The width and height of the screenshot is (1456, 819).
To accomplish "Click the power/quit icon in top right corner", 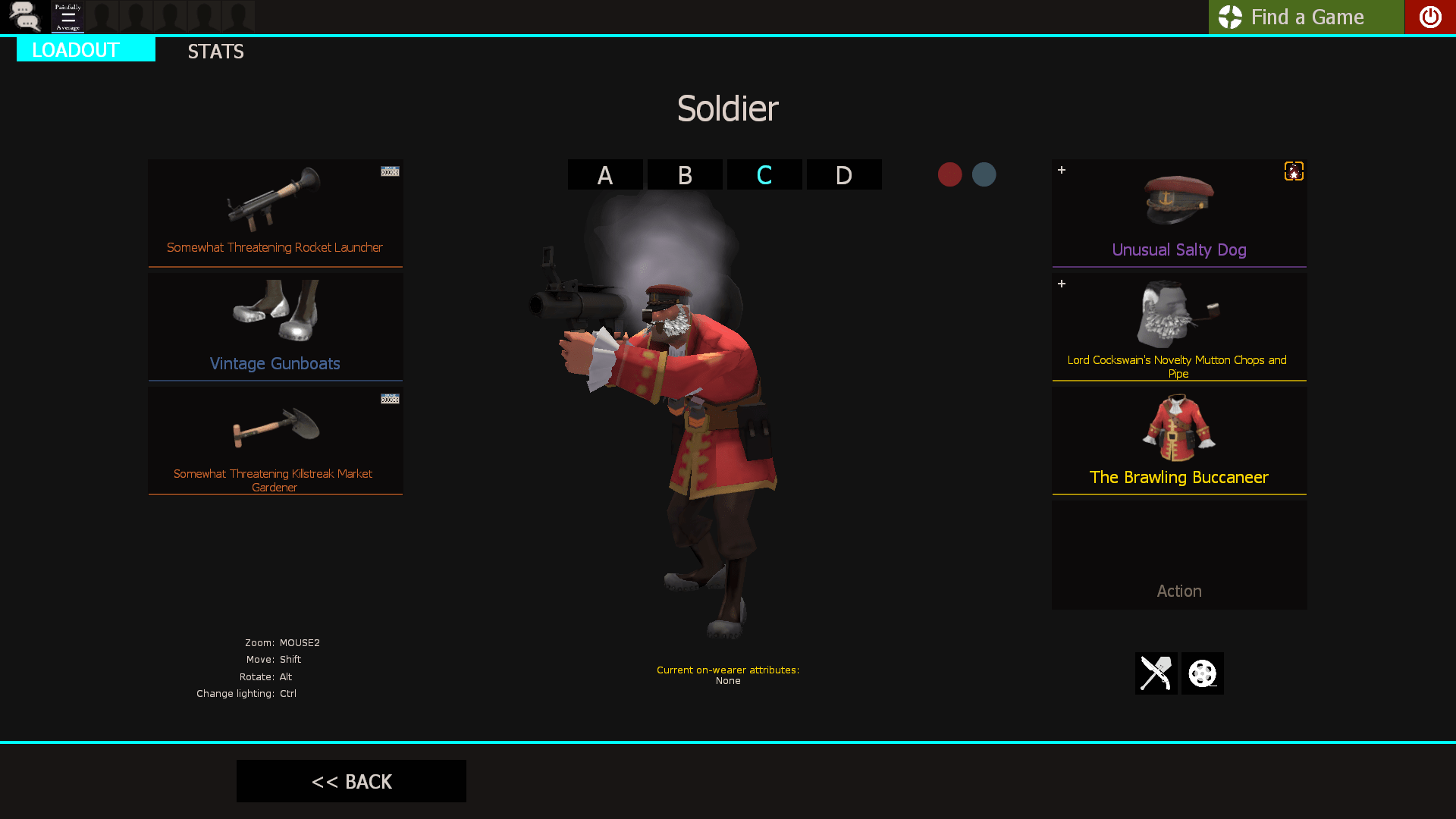I will (1430, 17).
